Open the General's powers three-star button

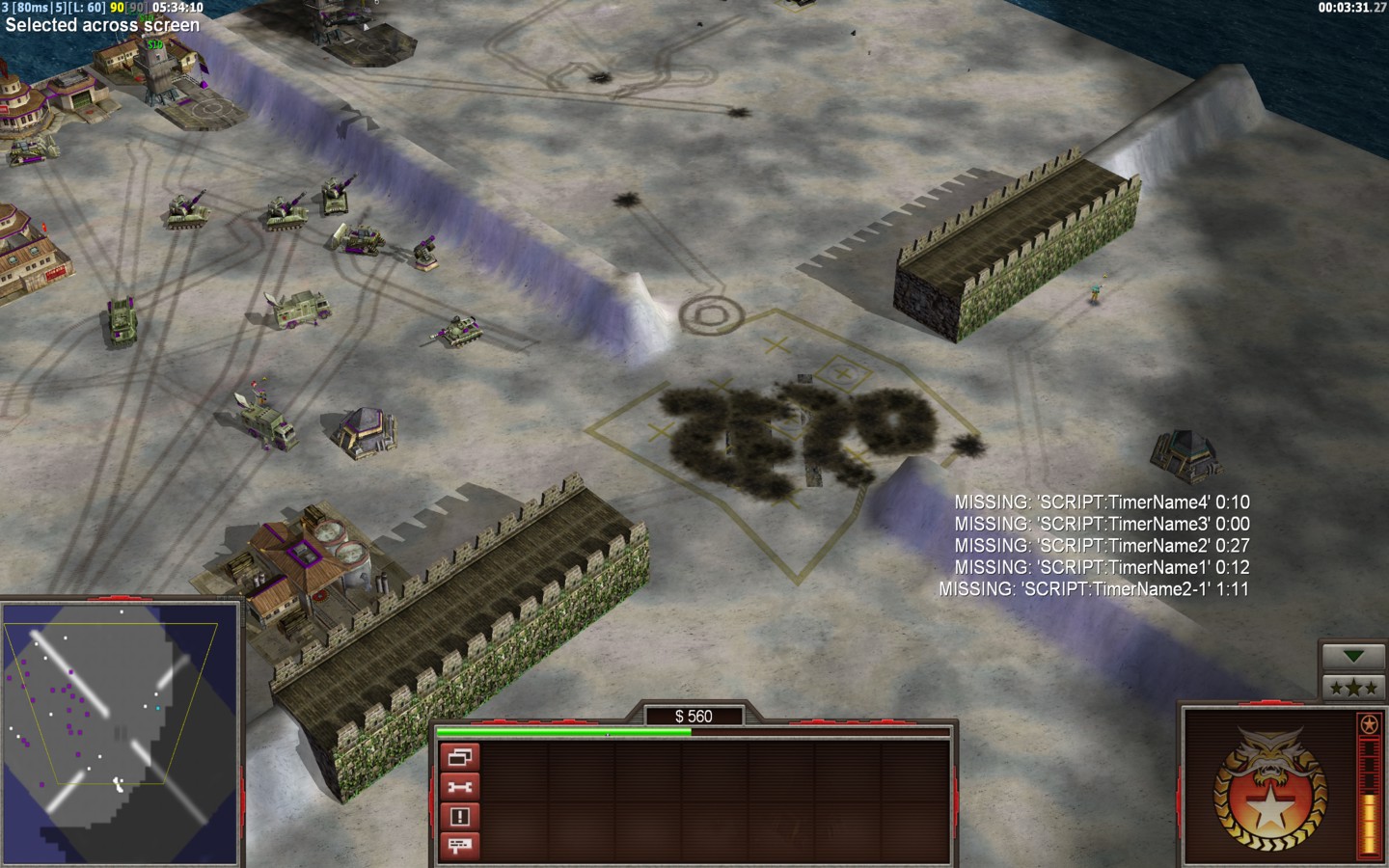tap(1353, 688)
